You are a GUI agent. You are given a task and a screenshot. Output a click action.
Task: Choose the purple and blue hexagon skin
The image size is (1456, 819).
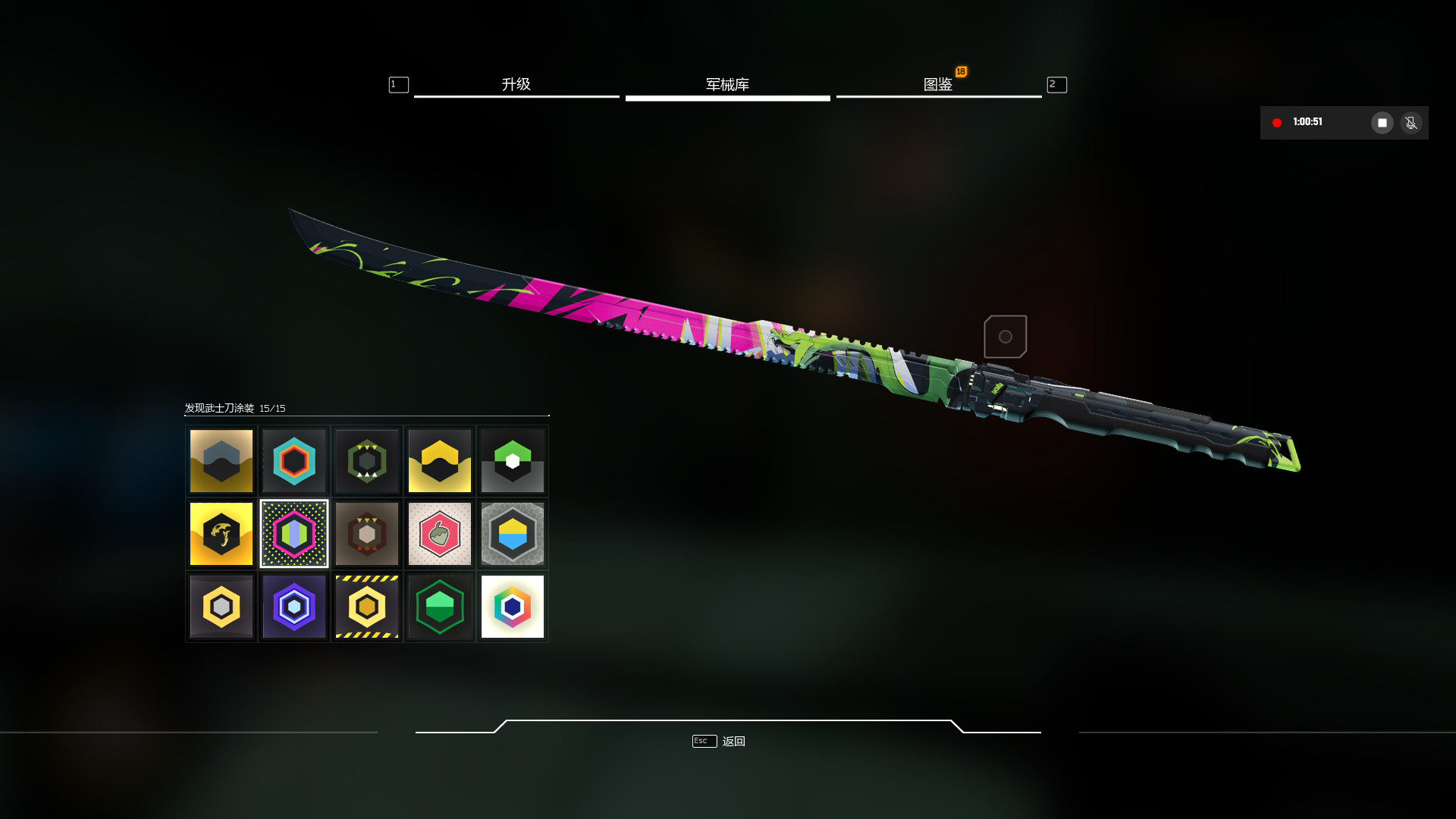pyautogui.click(x=294, y=607)
